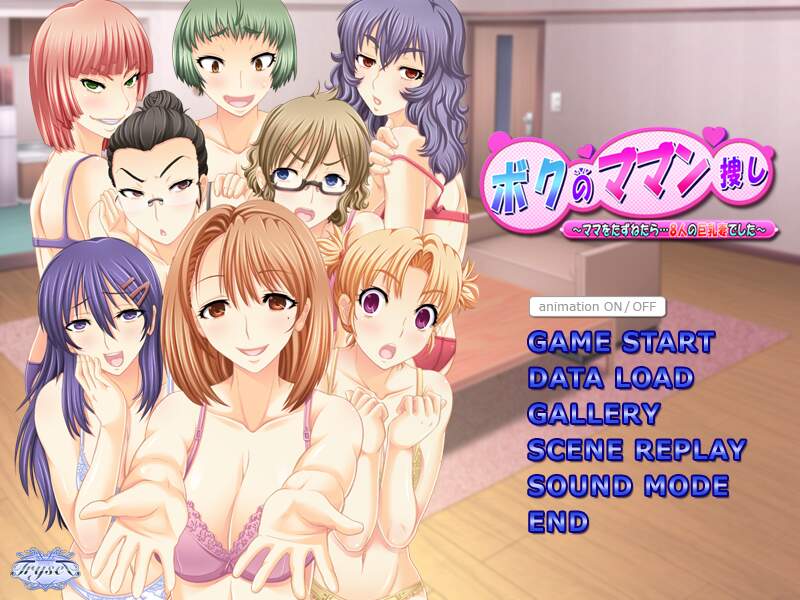Open the DATA LOAD menu
Image resolution: width=800 pixels, height=600 pixels.
coord(609,378)
